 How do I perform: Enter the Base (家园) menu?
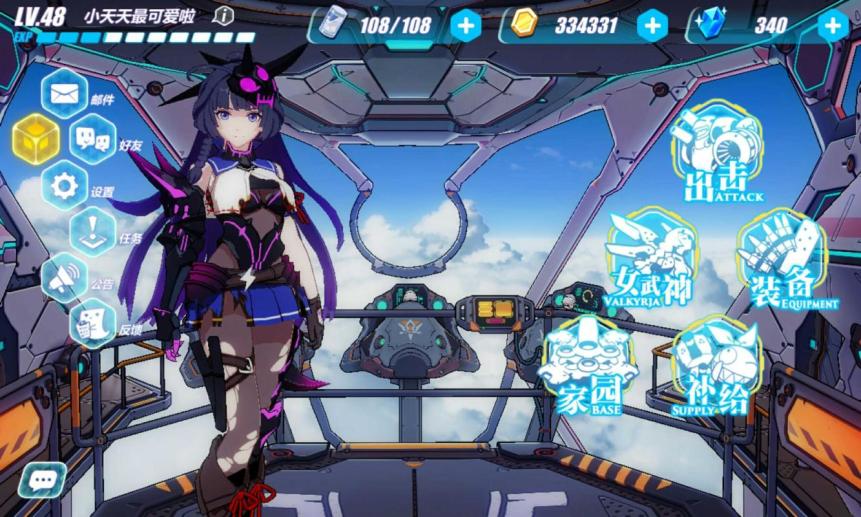pos(589,366)
